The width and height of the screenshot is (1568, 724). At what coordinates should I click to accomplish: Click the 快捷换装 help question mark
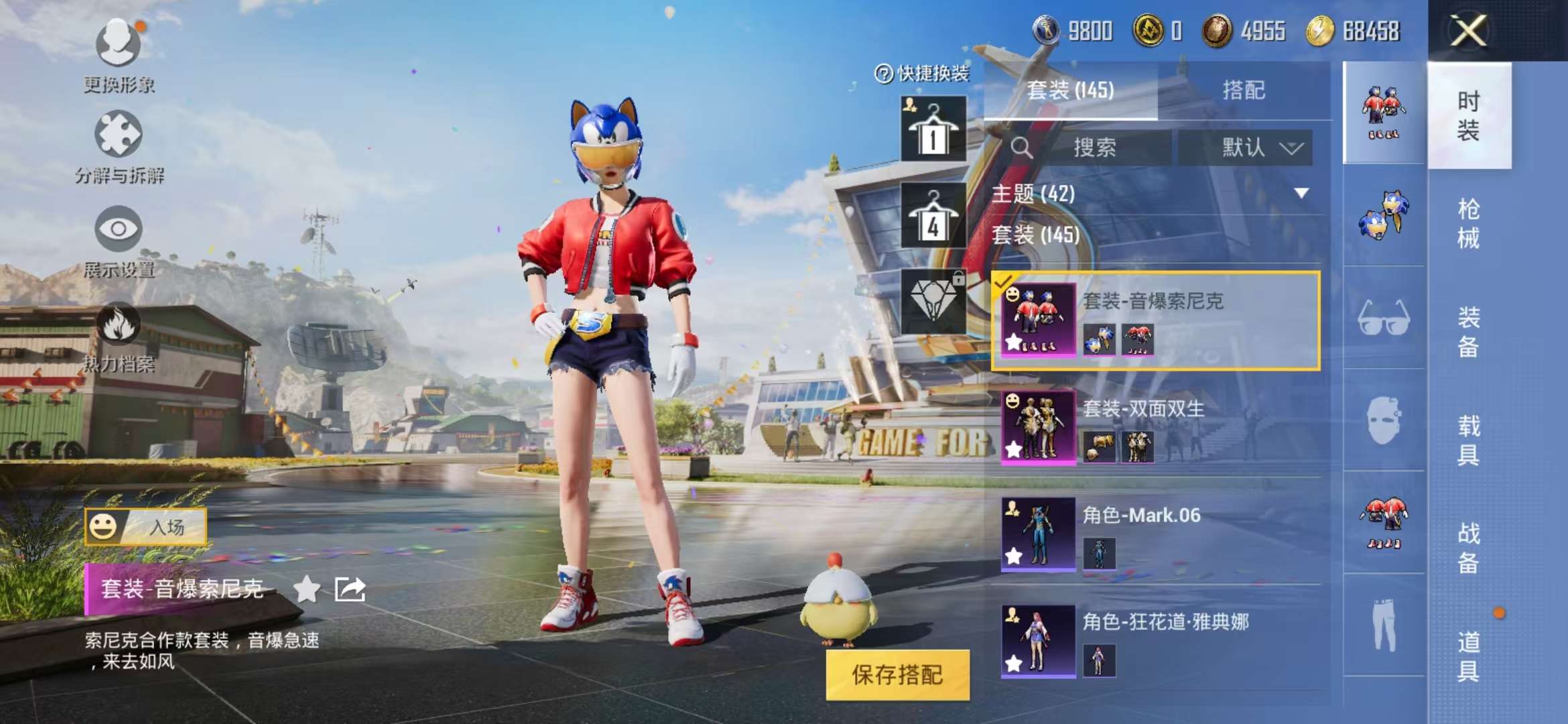pyautogui.click(x=883, y=72)
